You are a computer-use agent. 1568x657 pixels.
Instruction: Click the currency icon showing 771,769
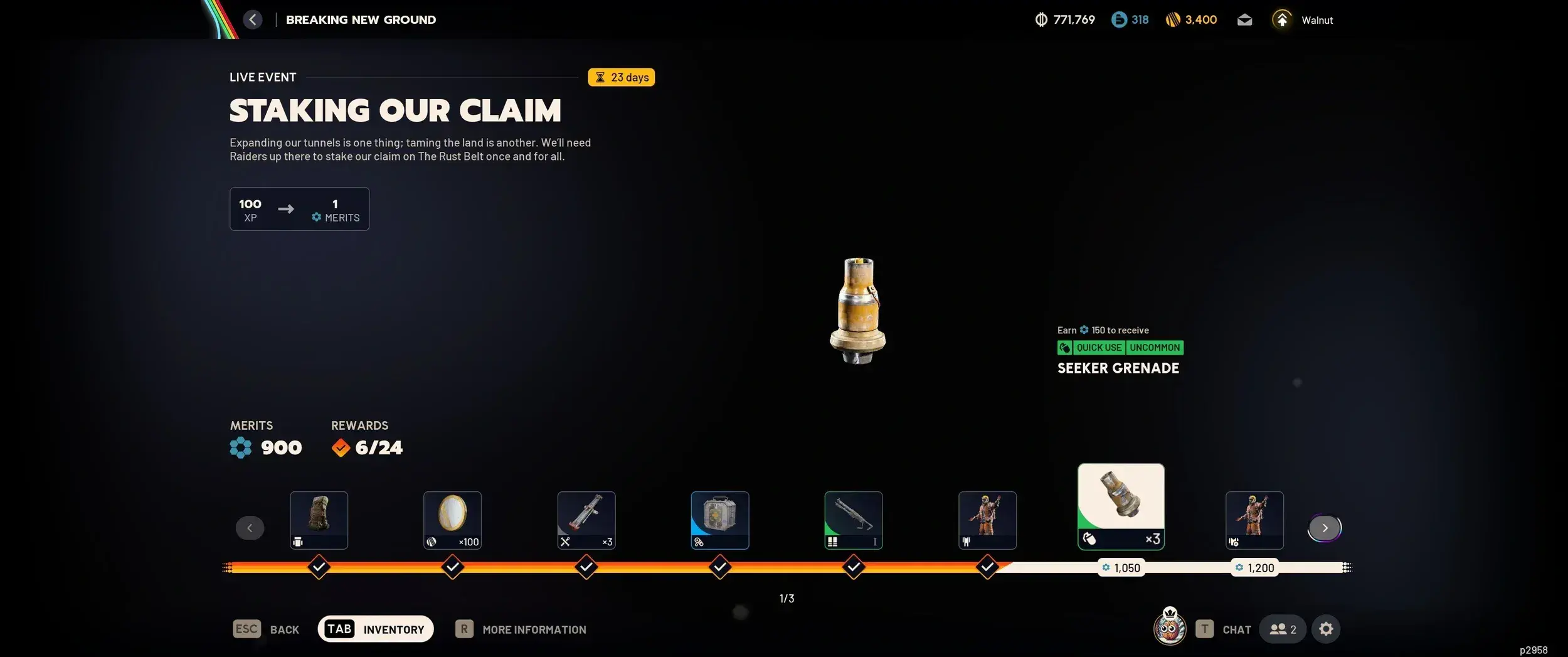tap(1041, 19)
